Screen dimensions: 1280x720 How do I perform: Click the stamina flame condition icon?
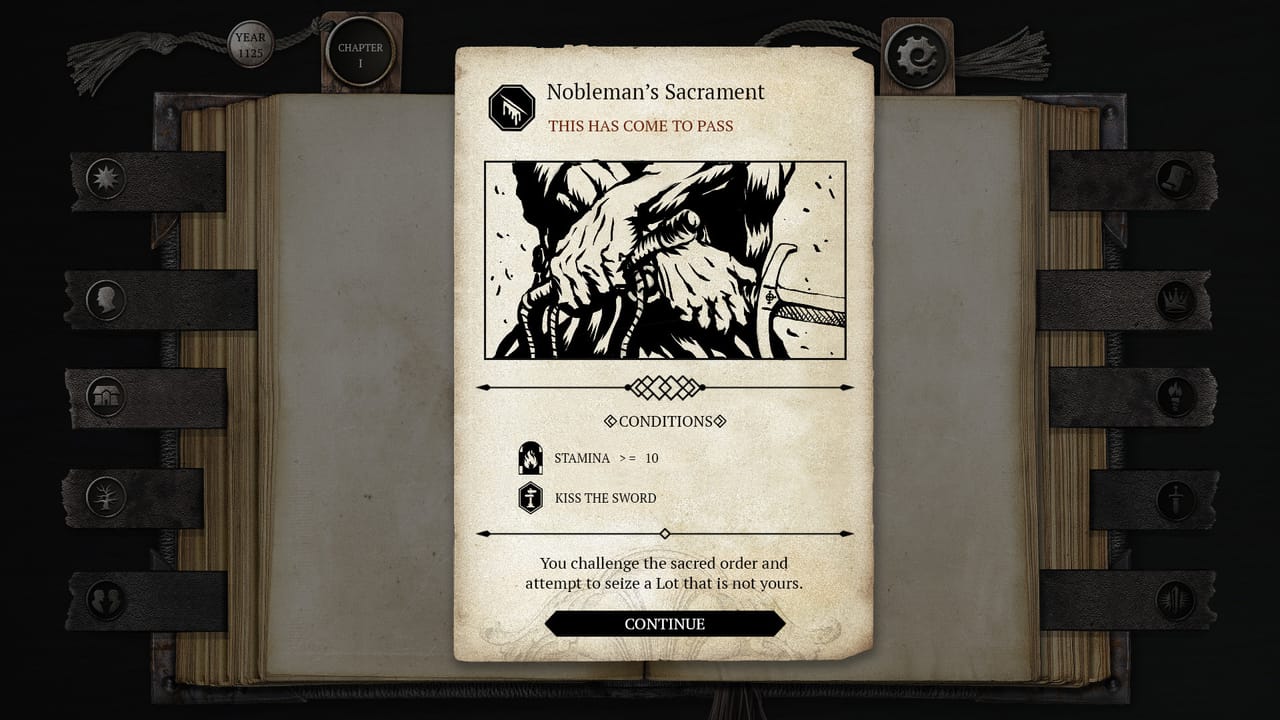[531, 457]
